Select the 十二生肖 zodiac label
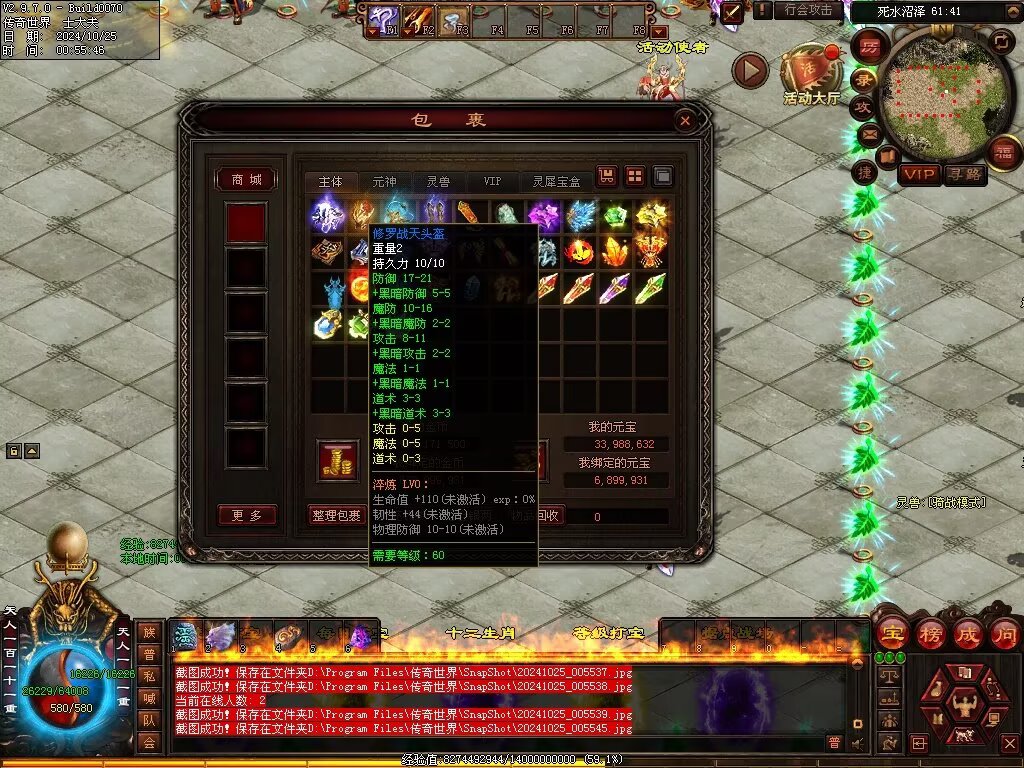Viewport: 1024px width, 768px height. (x=481, y=632)
